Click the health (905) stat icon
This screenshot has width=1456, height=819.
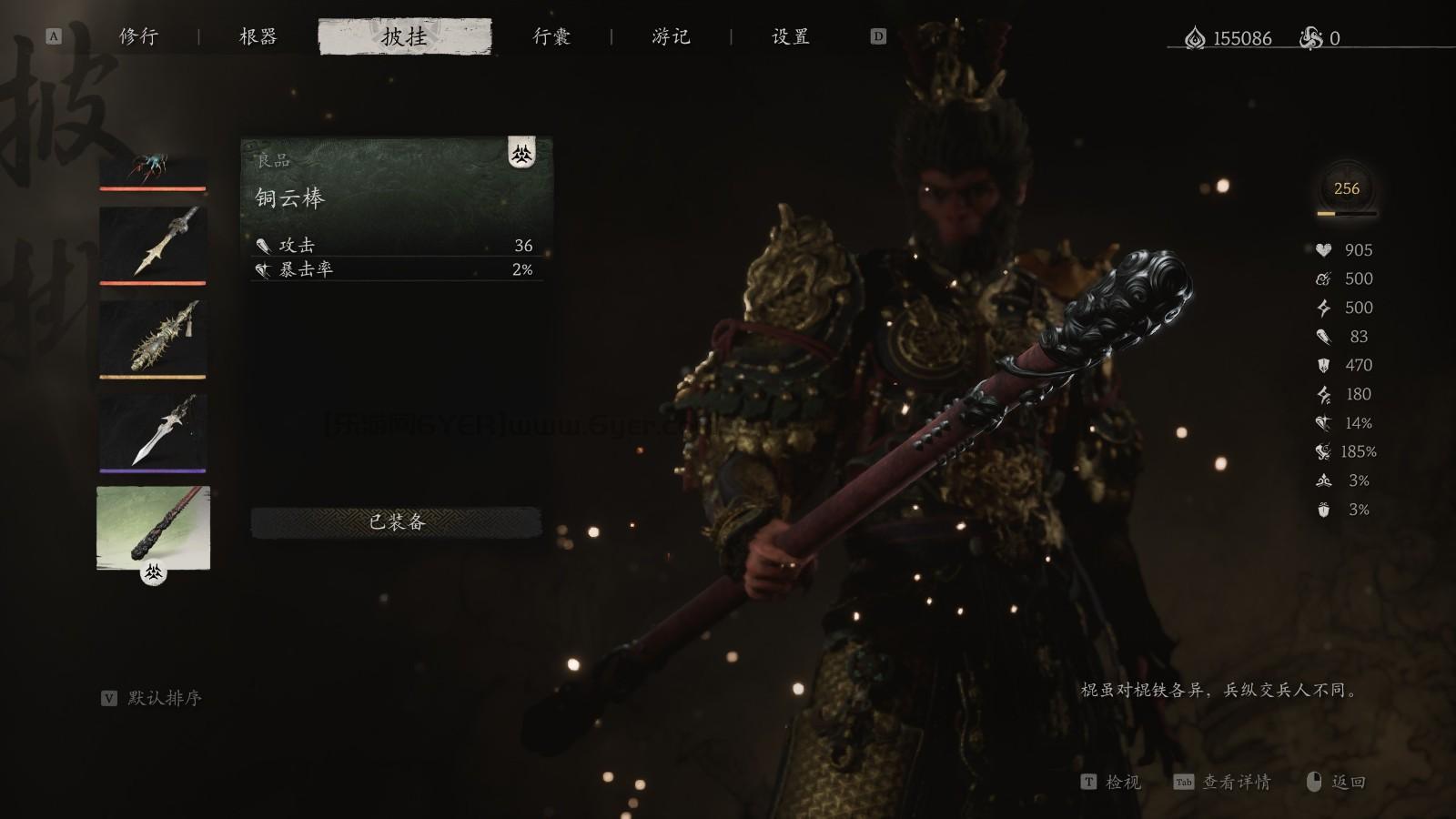click(1322, 250)
